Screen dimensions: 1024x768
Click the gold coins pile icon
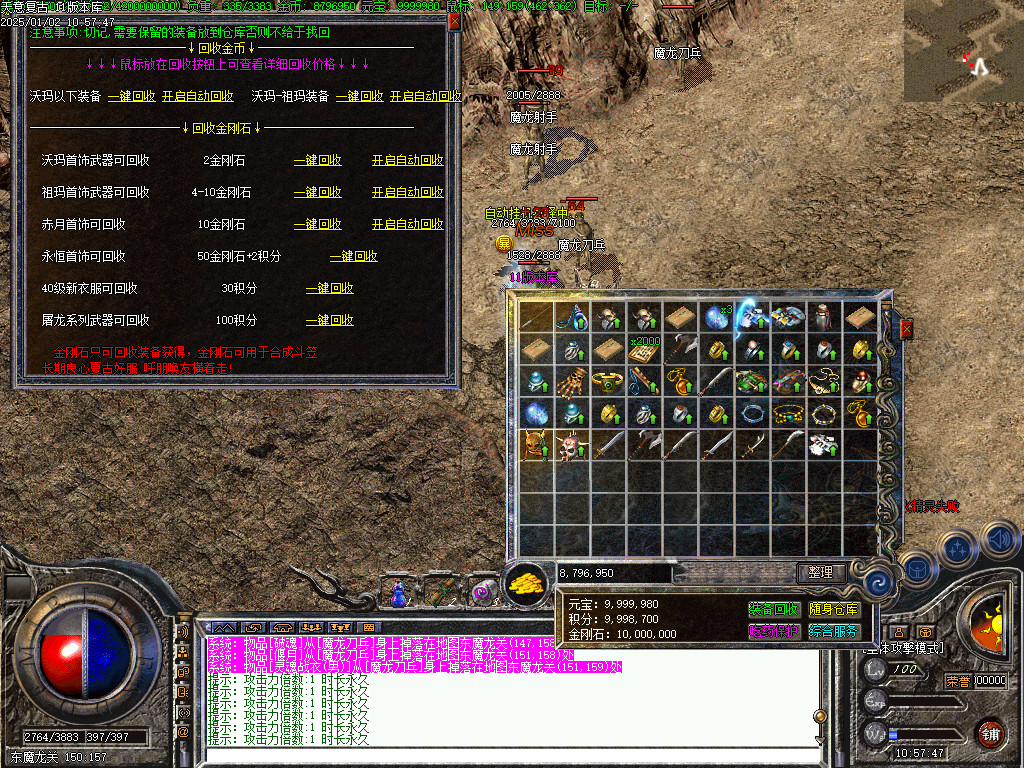coord(525,584)
